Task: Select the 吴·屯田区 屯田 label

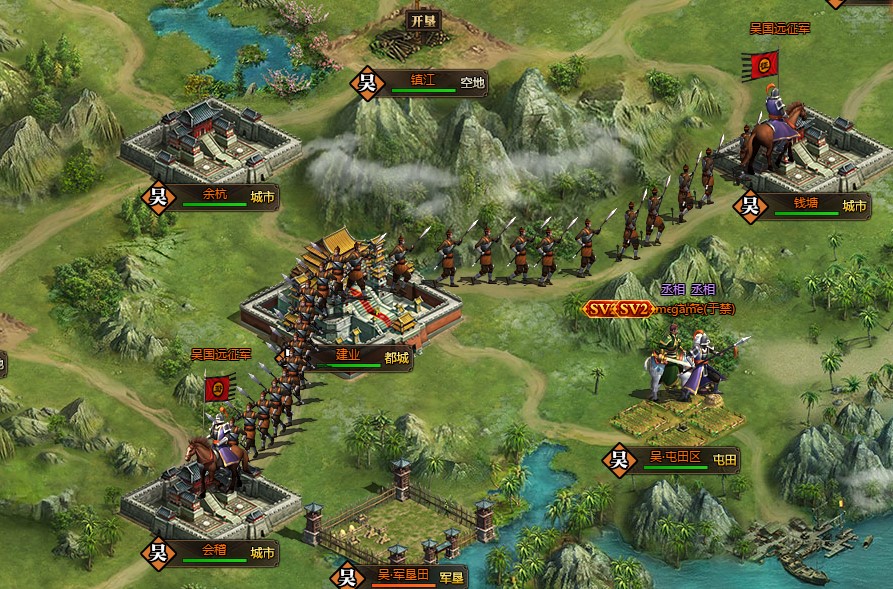Action: click(684, 460)
